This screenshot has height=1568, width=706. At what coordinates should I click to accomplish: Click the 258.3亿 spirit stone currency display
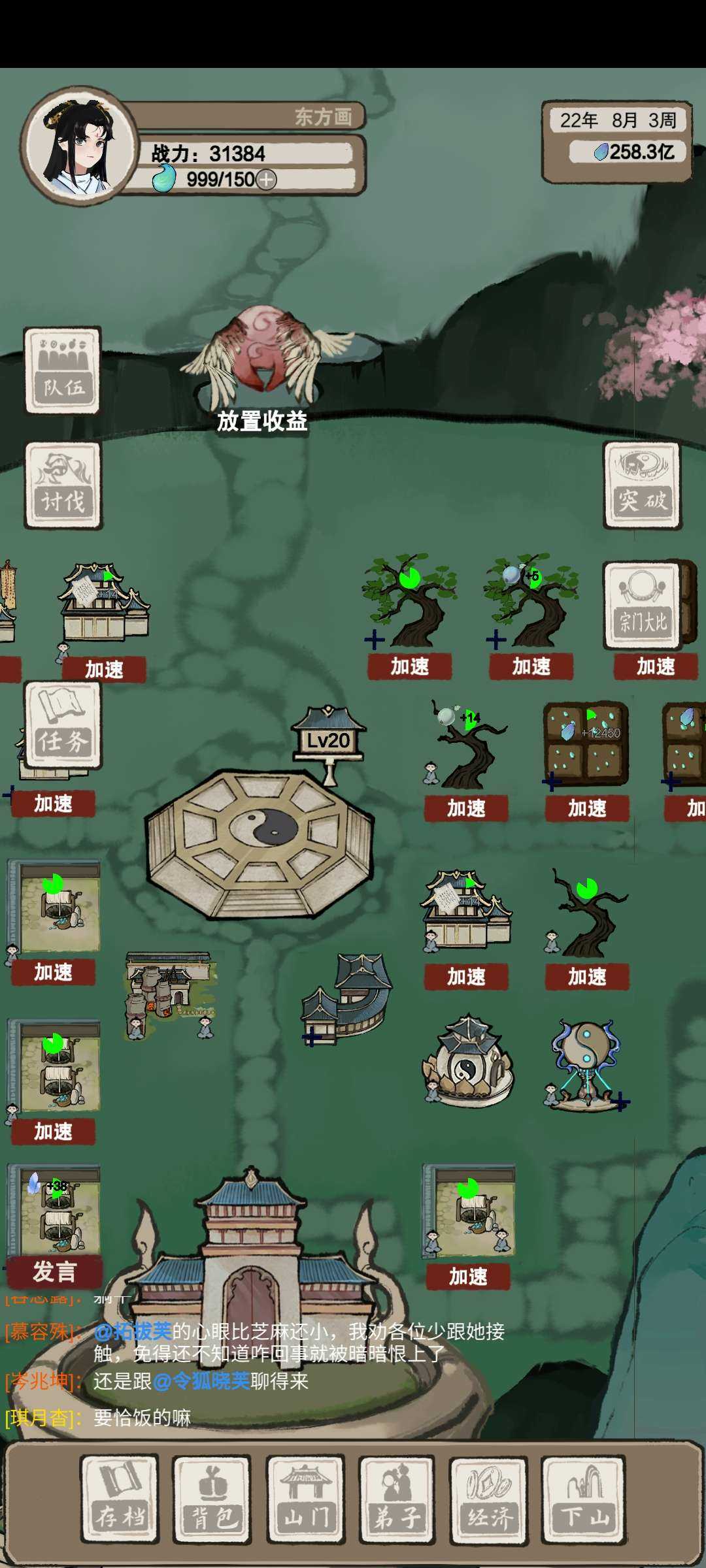(x=633, y=152)
